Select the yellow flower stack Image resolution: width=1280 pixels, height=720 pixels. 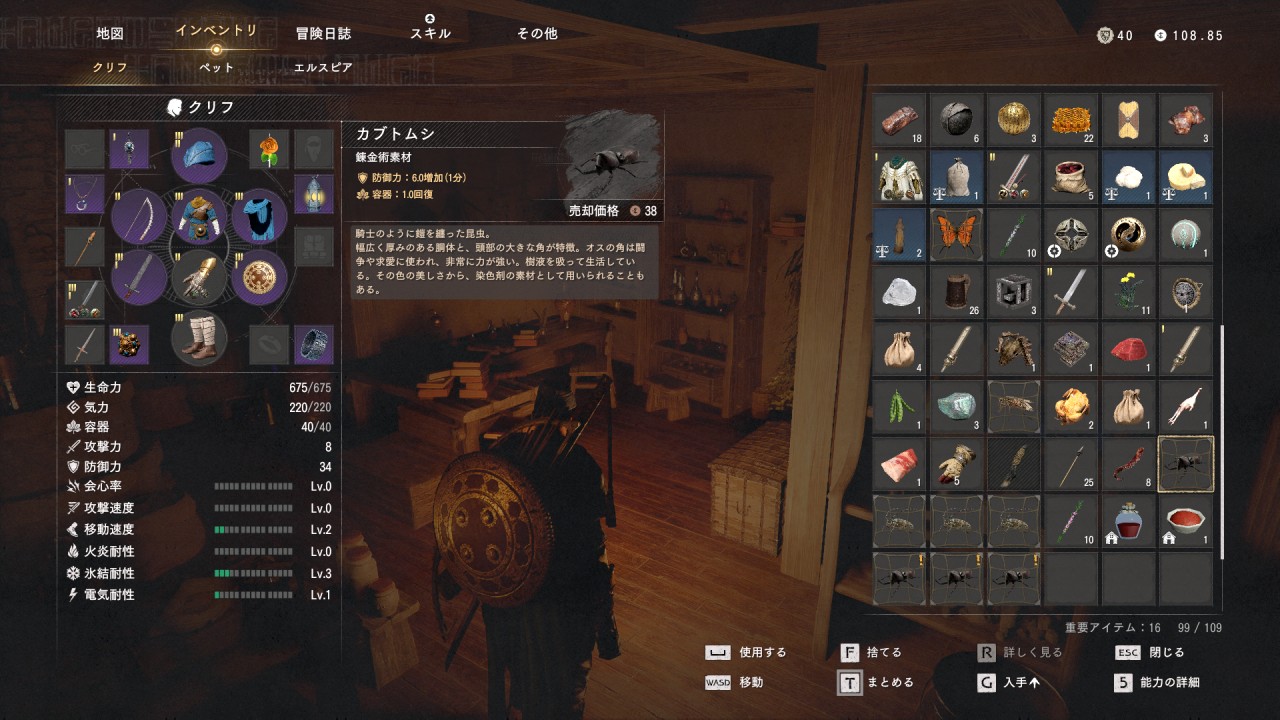pyautogui.click(x=1130, y=291)
